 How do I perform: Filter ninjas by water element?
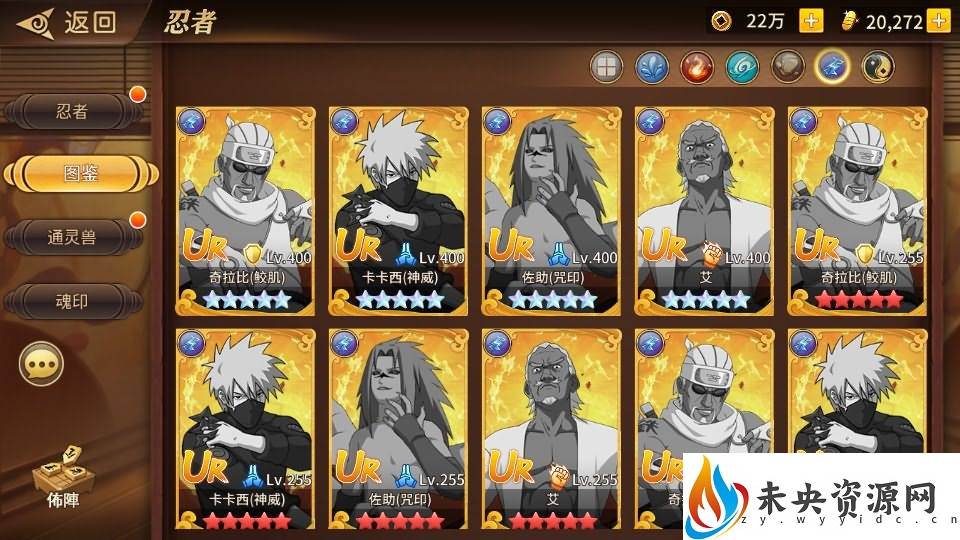click(x=651, y=67)
